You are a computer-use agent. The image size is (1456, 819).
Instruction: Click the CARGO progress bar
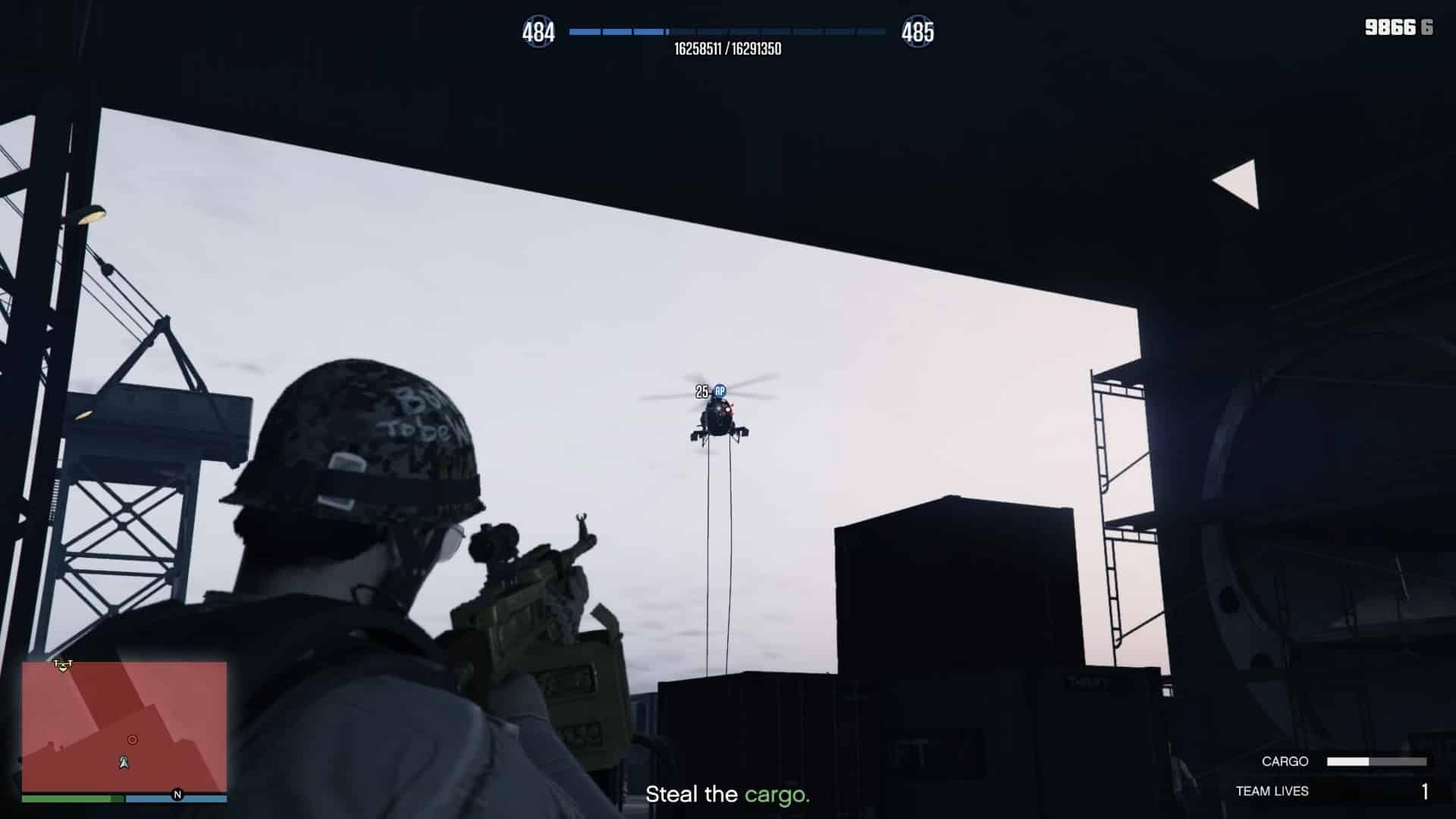tap(1378, 761)
